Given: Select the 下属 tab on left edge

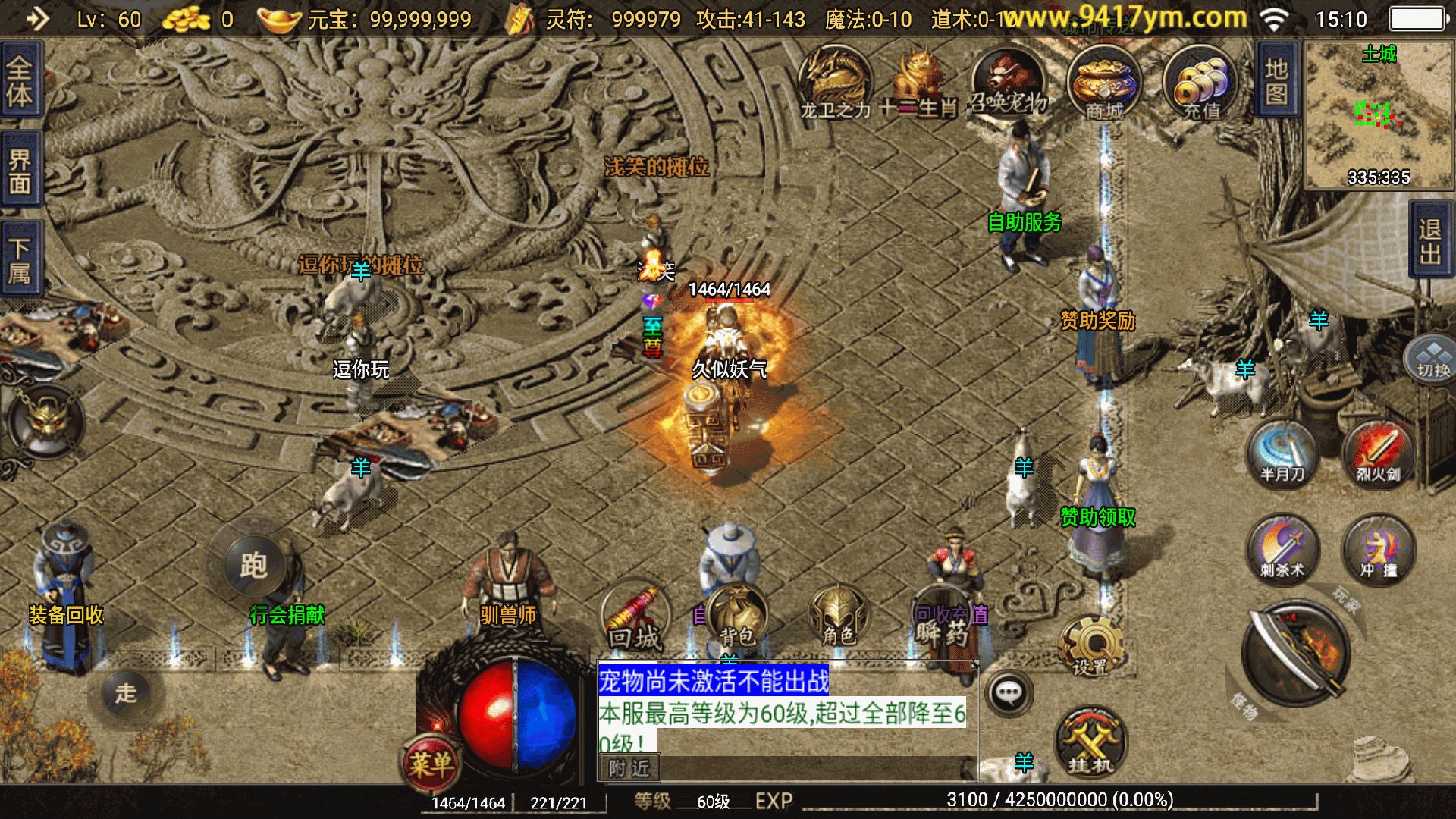Looking at the screenshot, I should click(20, 259).
